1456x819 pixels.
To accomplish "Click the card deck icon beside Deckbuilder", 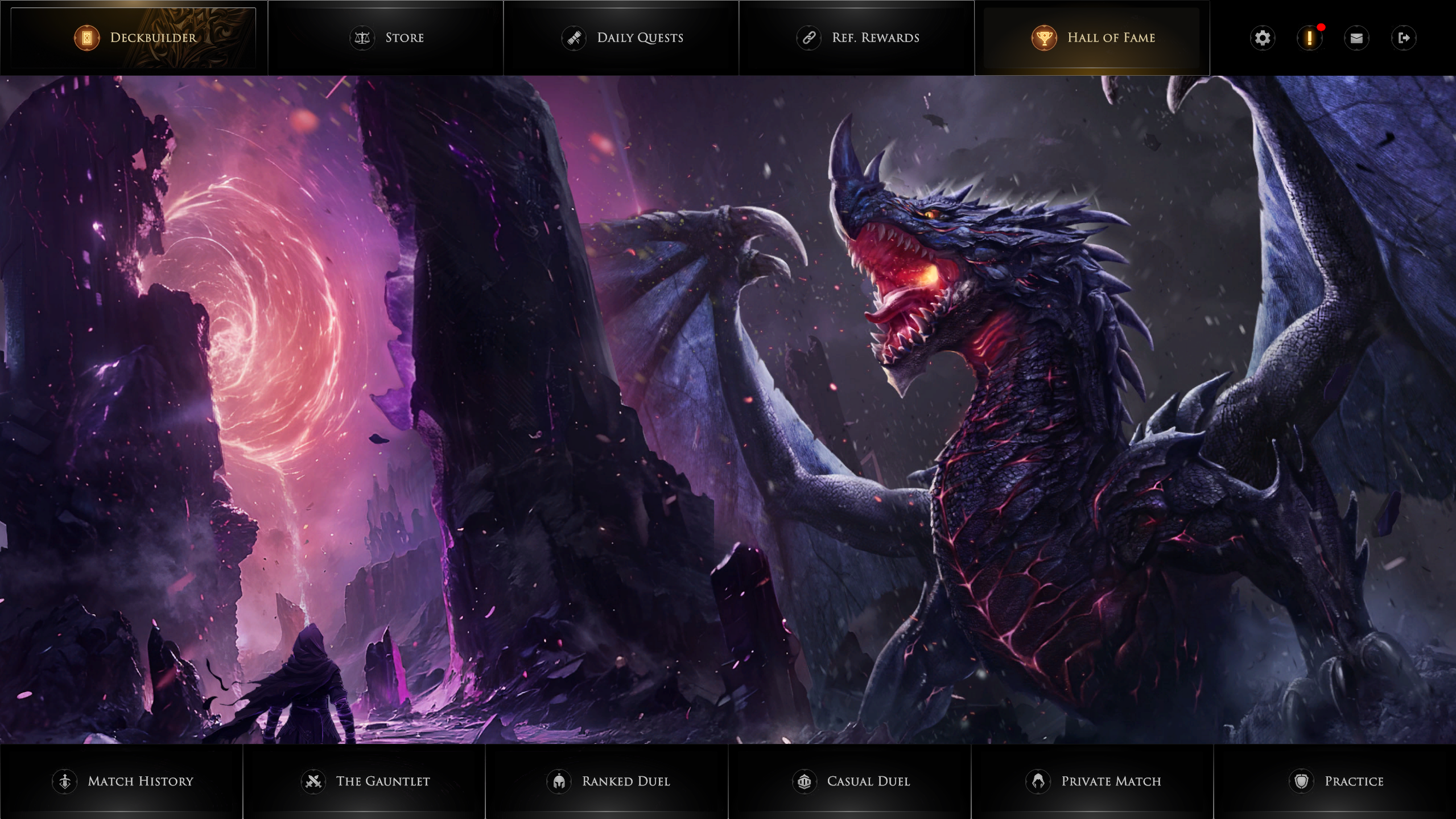I will (x=86, y=38).
